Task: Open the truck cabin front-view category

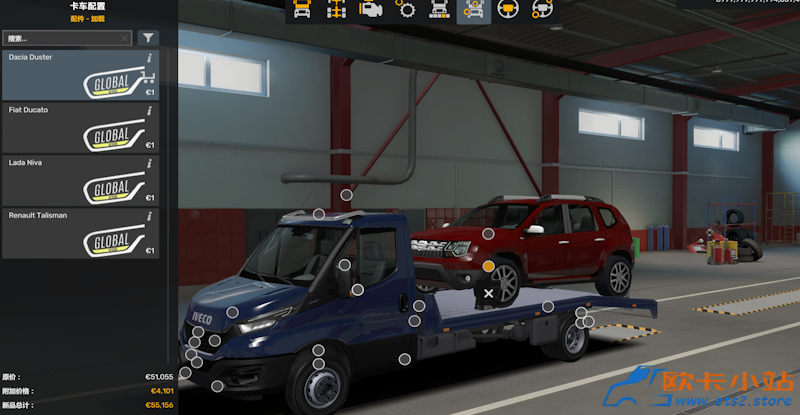Action: pos(303,11)
